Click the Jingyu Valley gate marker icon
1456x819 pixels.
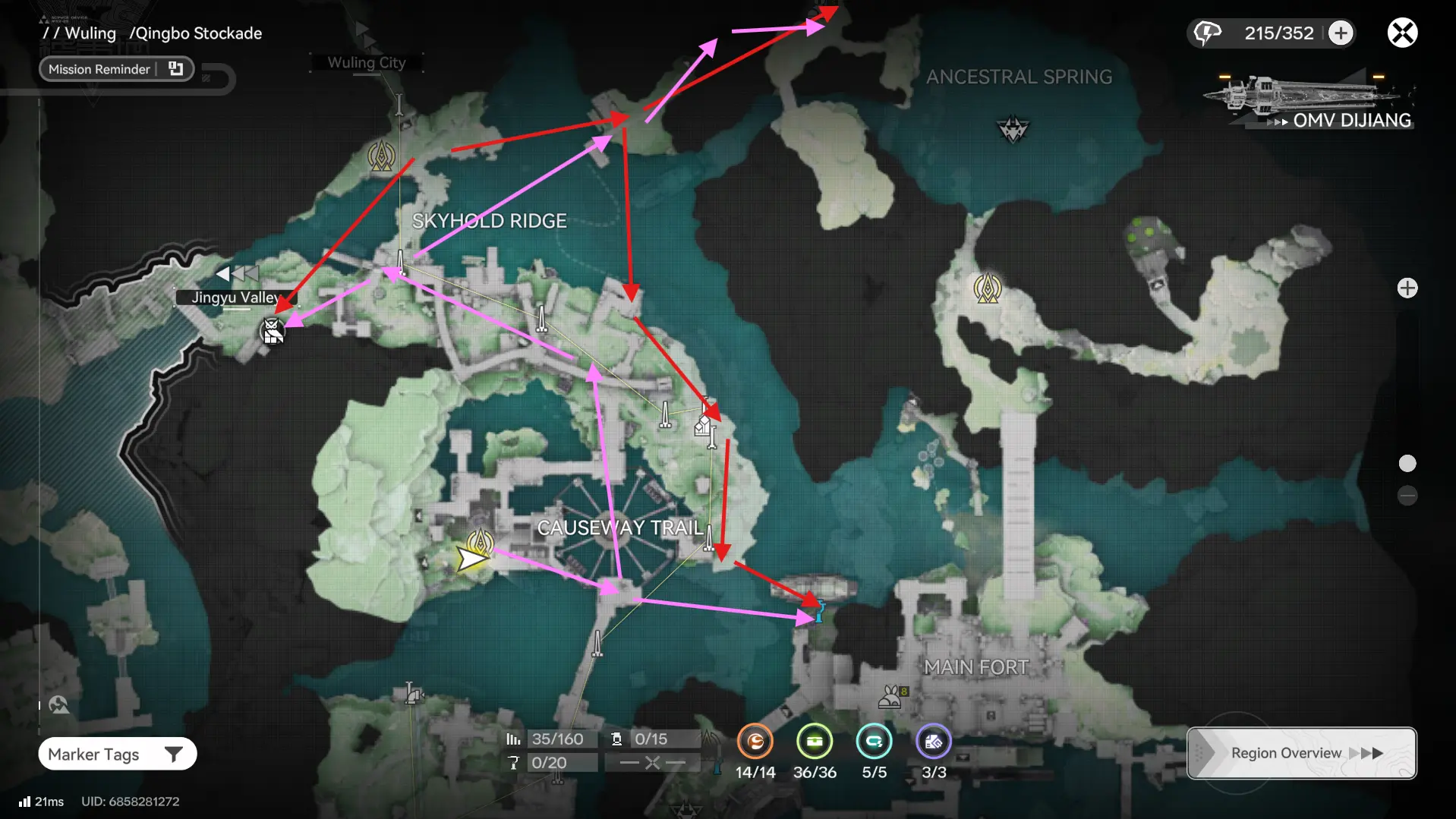coord(272,331)
